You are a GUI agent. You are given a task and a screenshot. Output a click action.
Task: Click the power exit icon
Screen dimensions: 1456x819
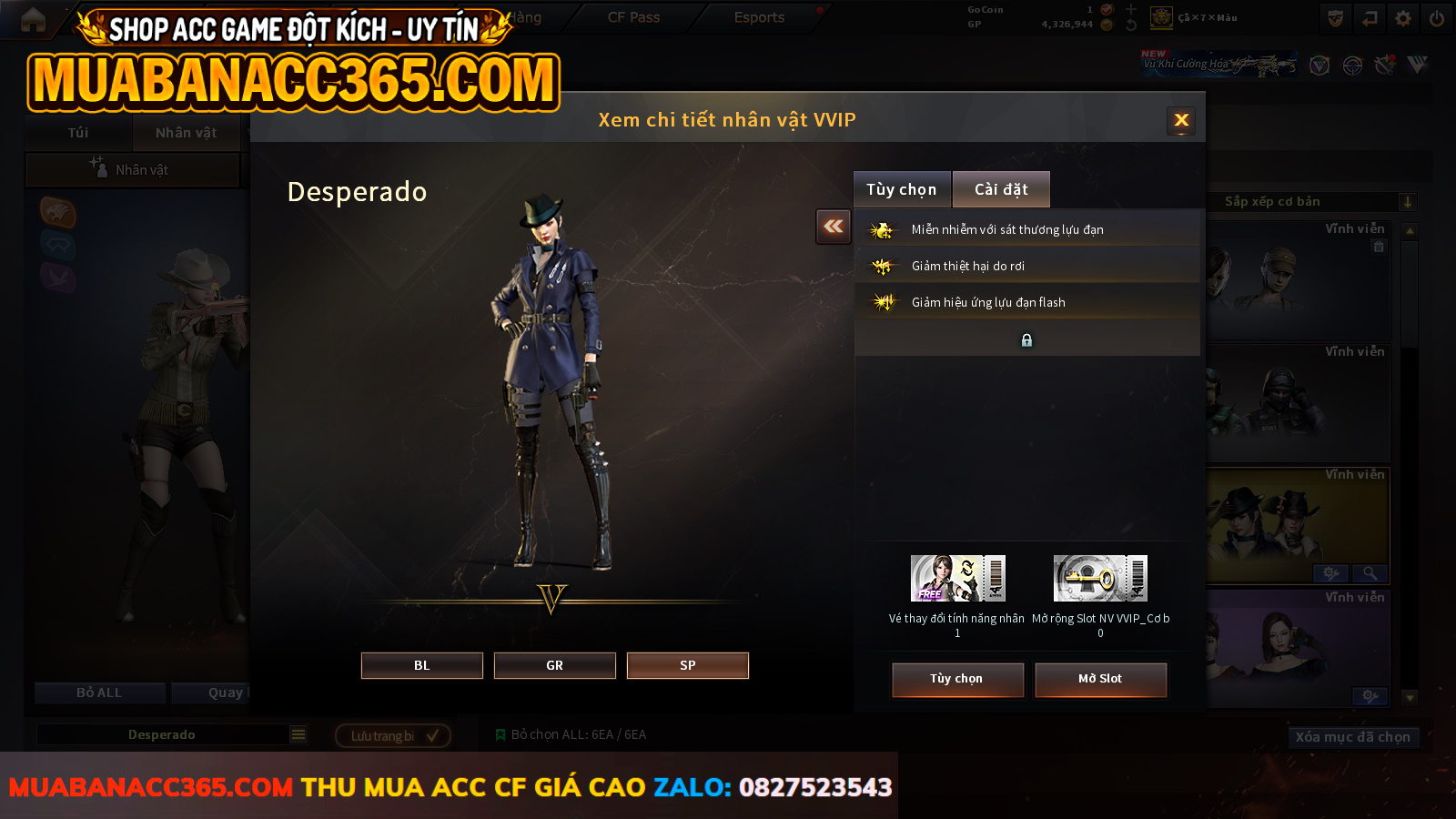point(1437,18)
